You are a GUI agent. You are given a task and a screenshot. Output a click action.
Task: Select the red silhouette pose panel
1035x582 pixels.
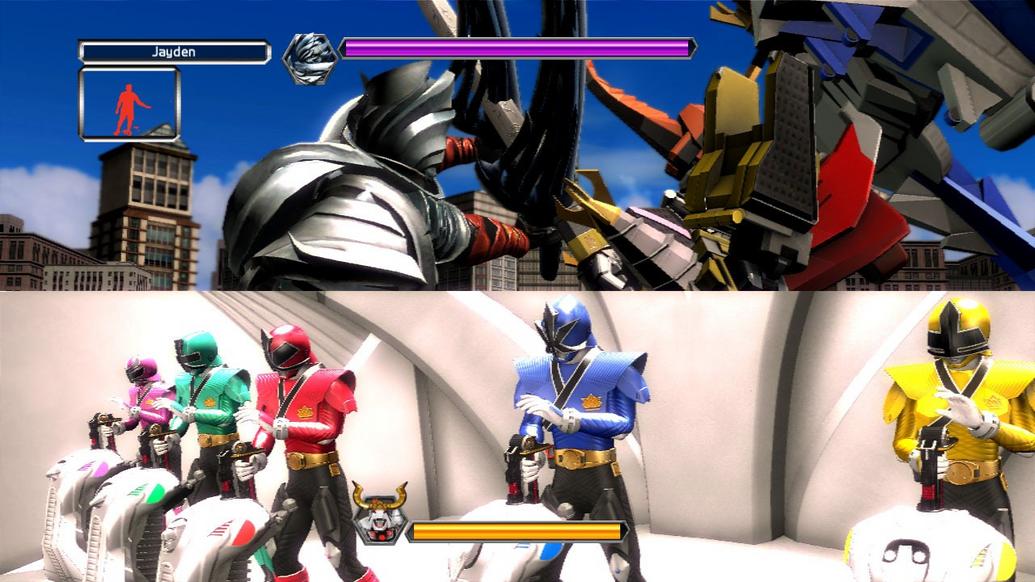pyautogui.click(x=129, y=105)
